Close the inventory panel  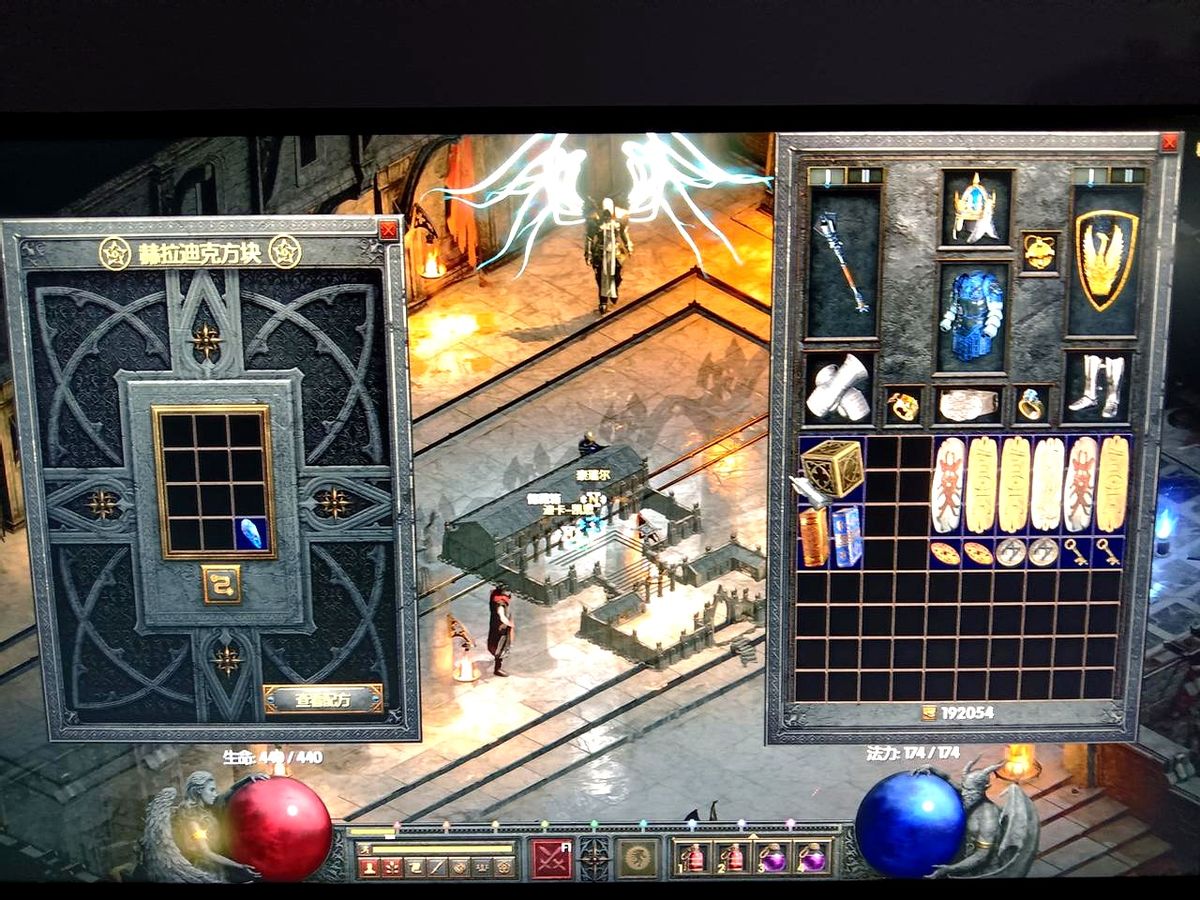[x=1168, y=143]
